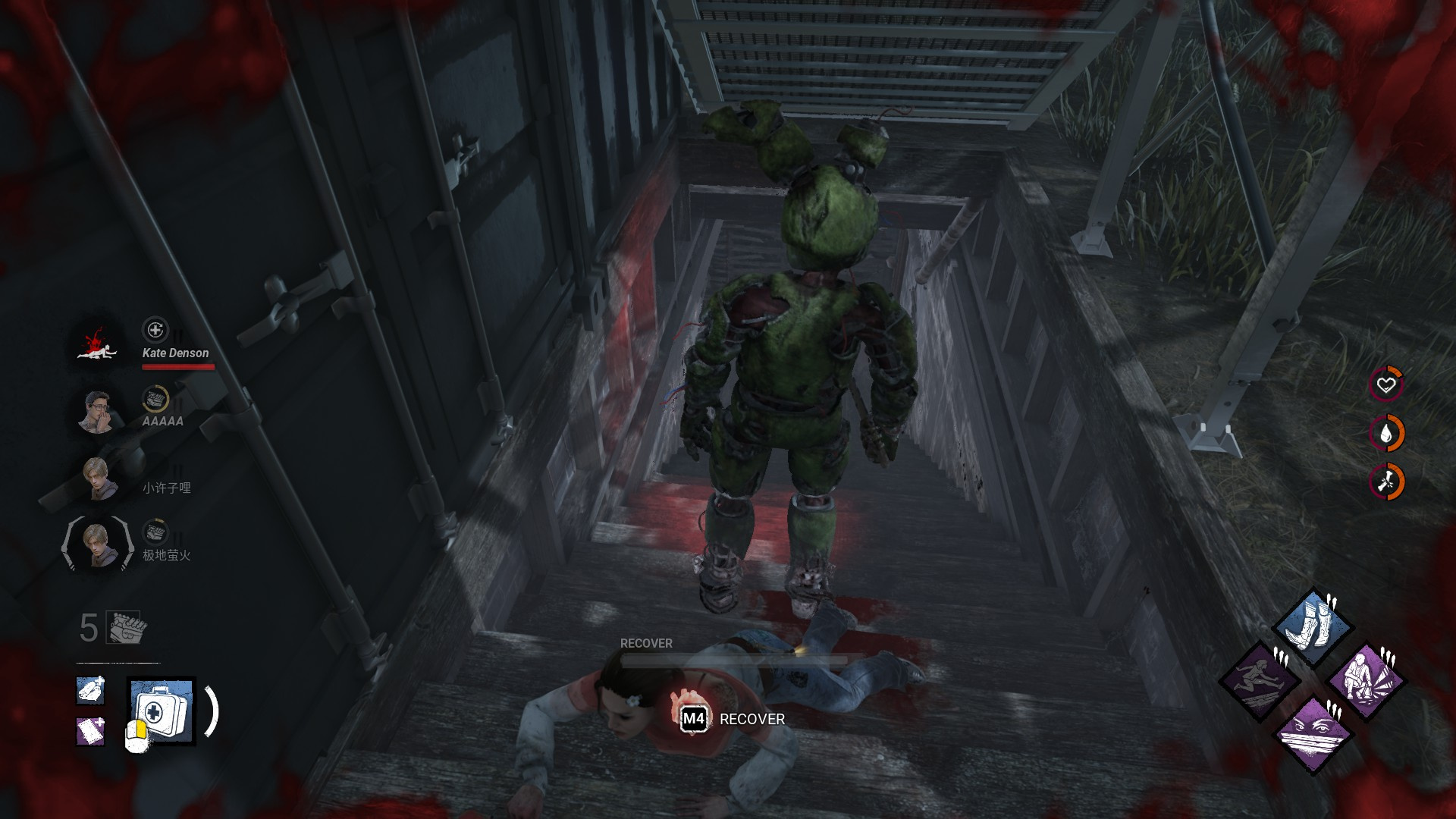Click the healing action icon above Kate Denson

point(155,330)
